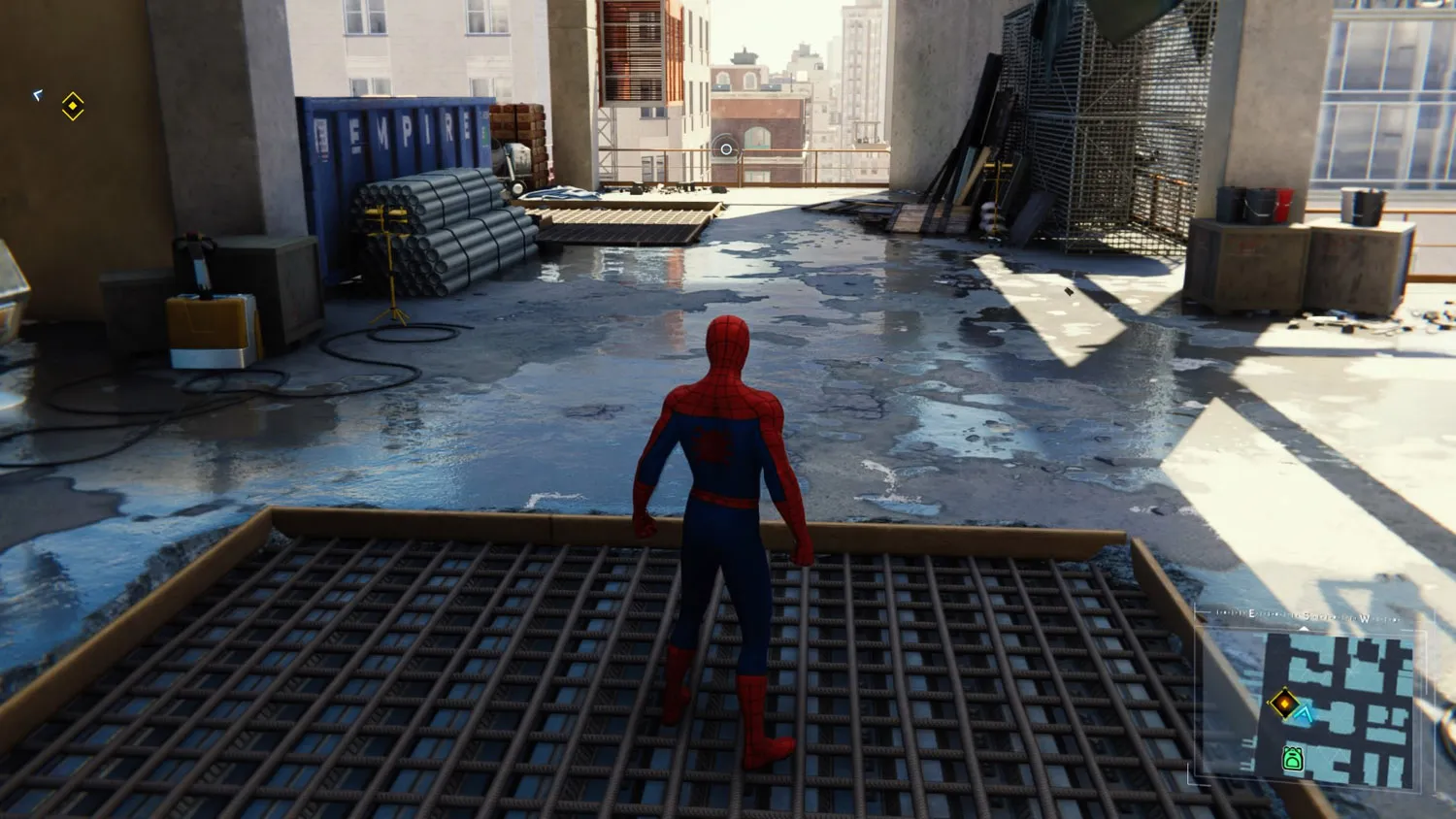Select the cyan player arrow on the minimap
The width and height of the screenshot is (1456, 819).
(1305, 713)
